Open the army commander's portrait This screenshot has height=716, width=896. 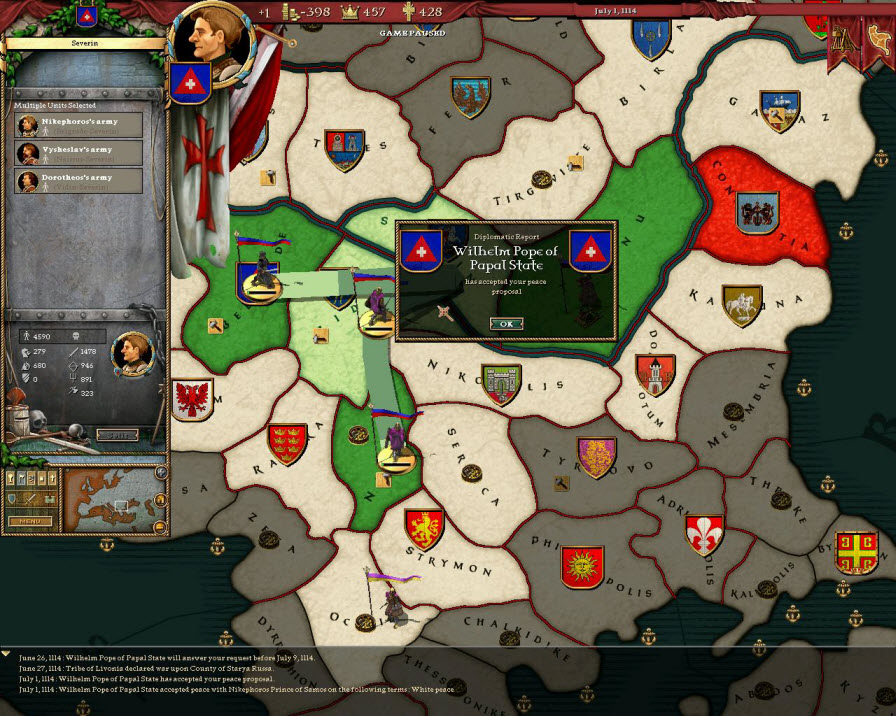(x=131, y=350)
